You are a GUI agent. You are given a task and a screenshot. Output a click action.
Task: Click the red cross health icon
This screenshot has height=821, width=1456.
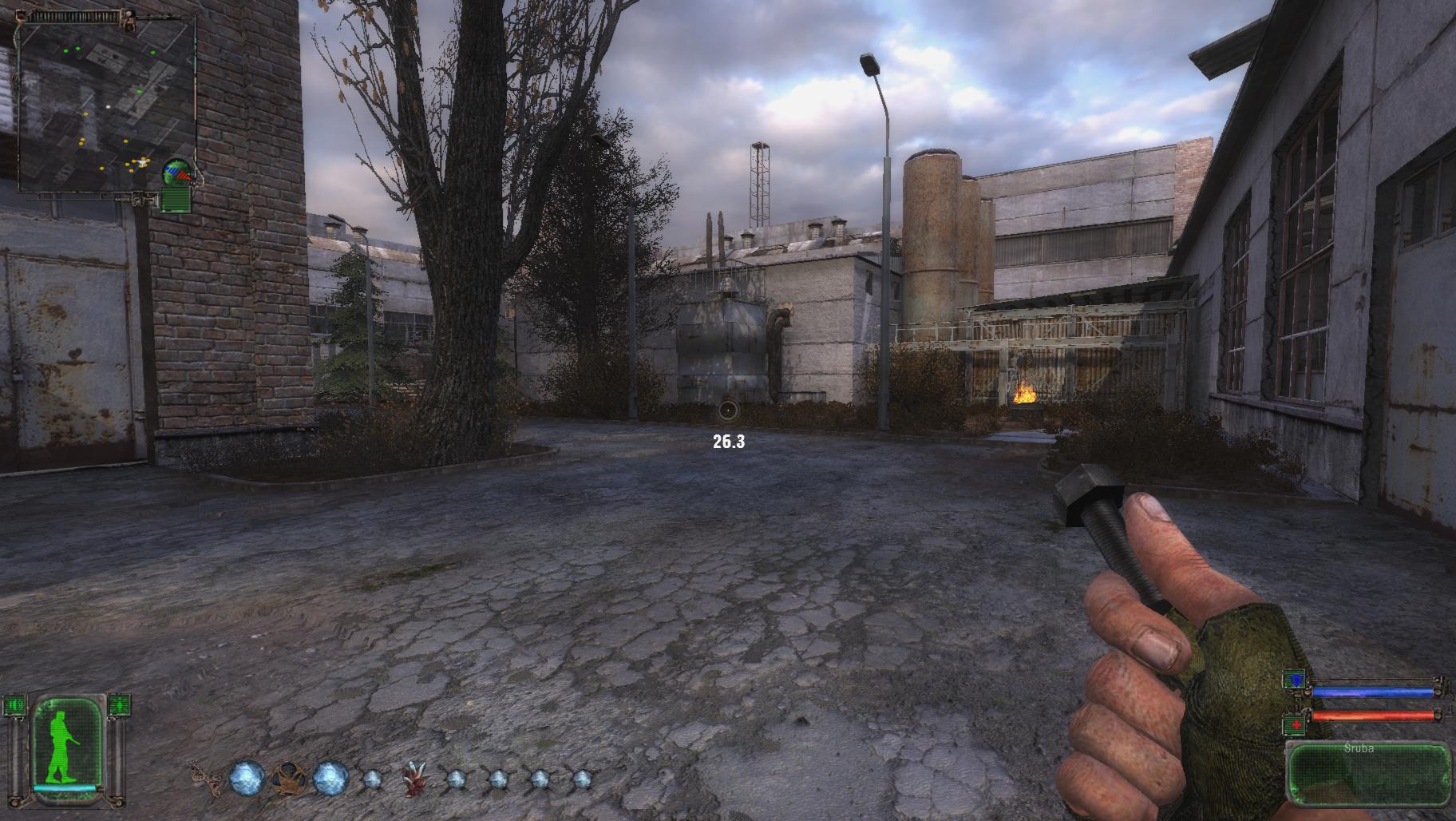1294,724
